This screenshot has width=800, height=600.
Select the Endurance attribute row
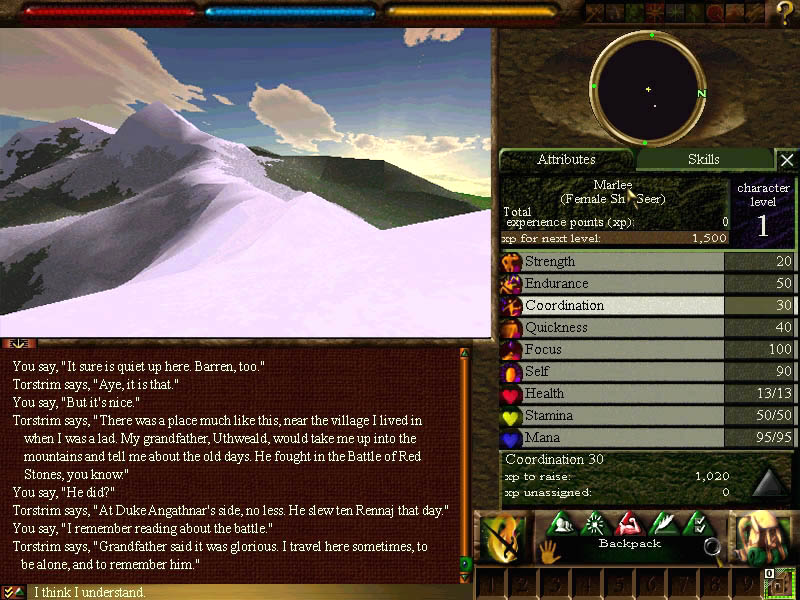pyautogui.click(x=612, y=284)
